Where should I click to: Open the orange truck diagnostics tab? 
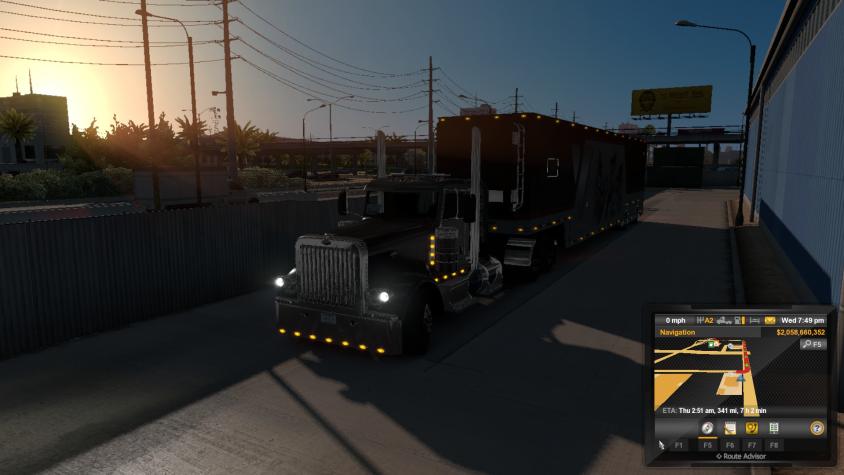[x=750, y=427]
